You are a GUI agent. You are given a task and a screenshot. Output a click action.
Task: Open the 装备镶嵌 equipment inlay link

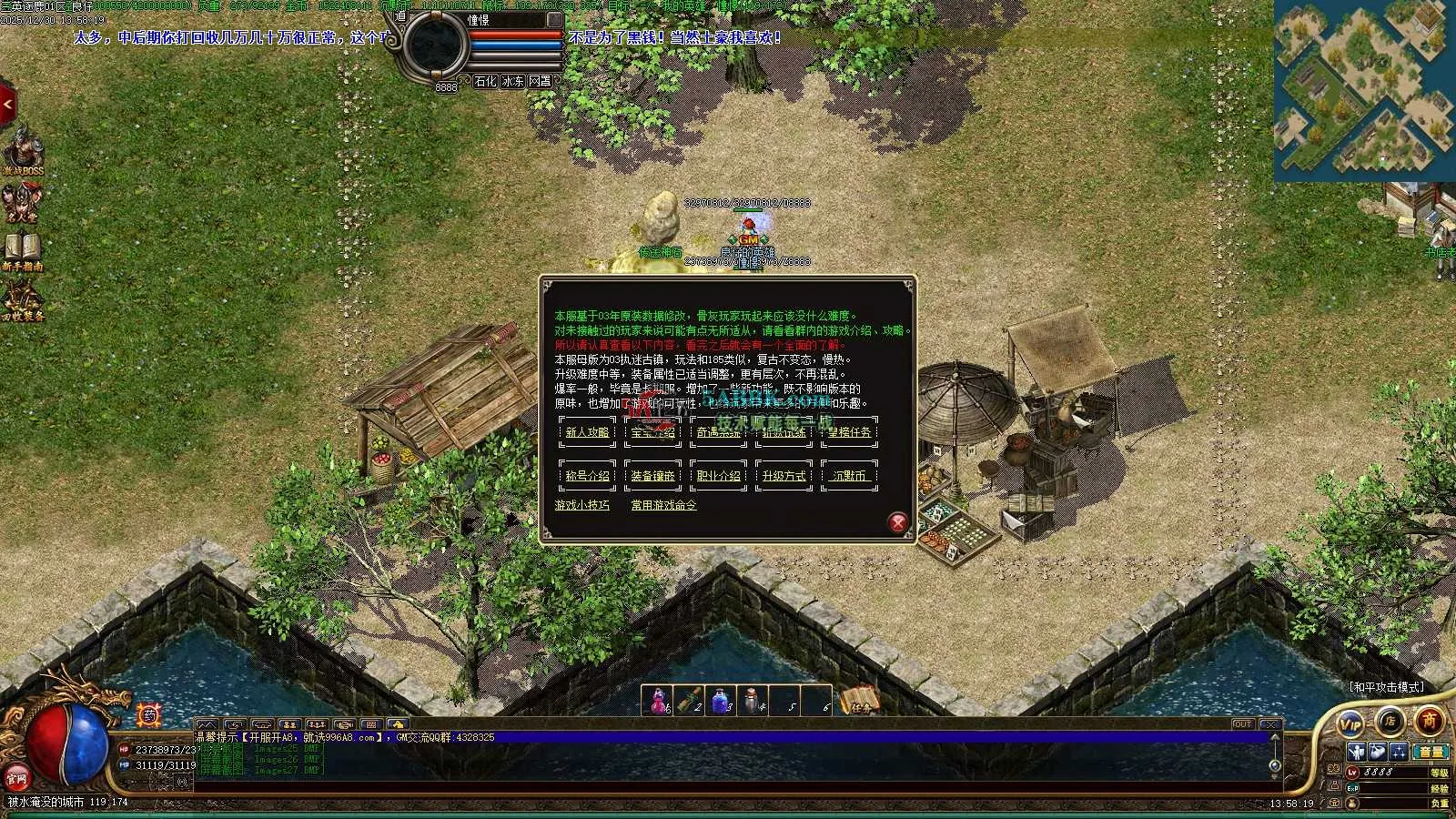click(652, 476)
